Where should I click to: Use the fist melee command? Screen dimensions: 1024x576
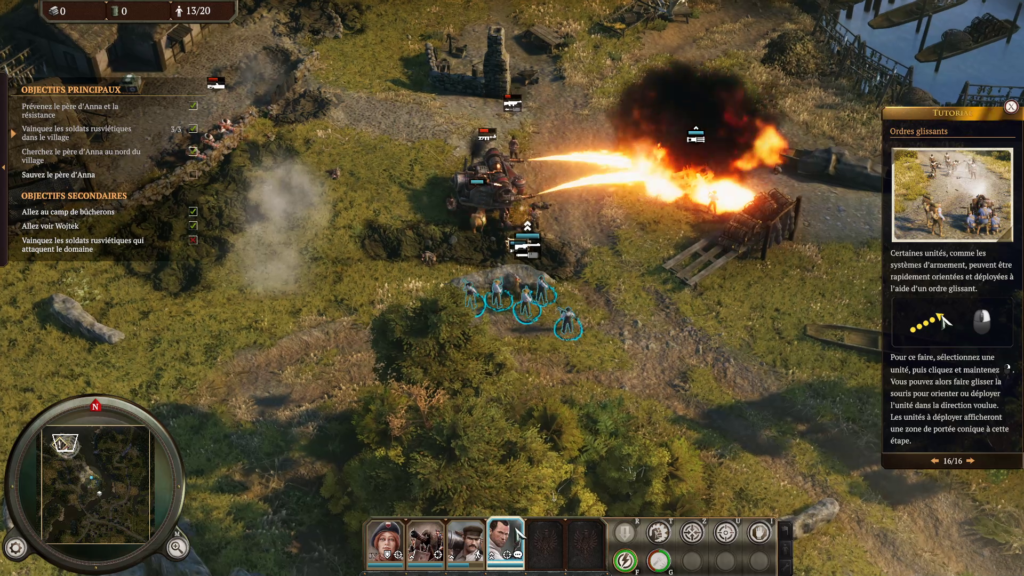[658, 532]
